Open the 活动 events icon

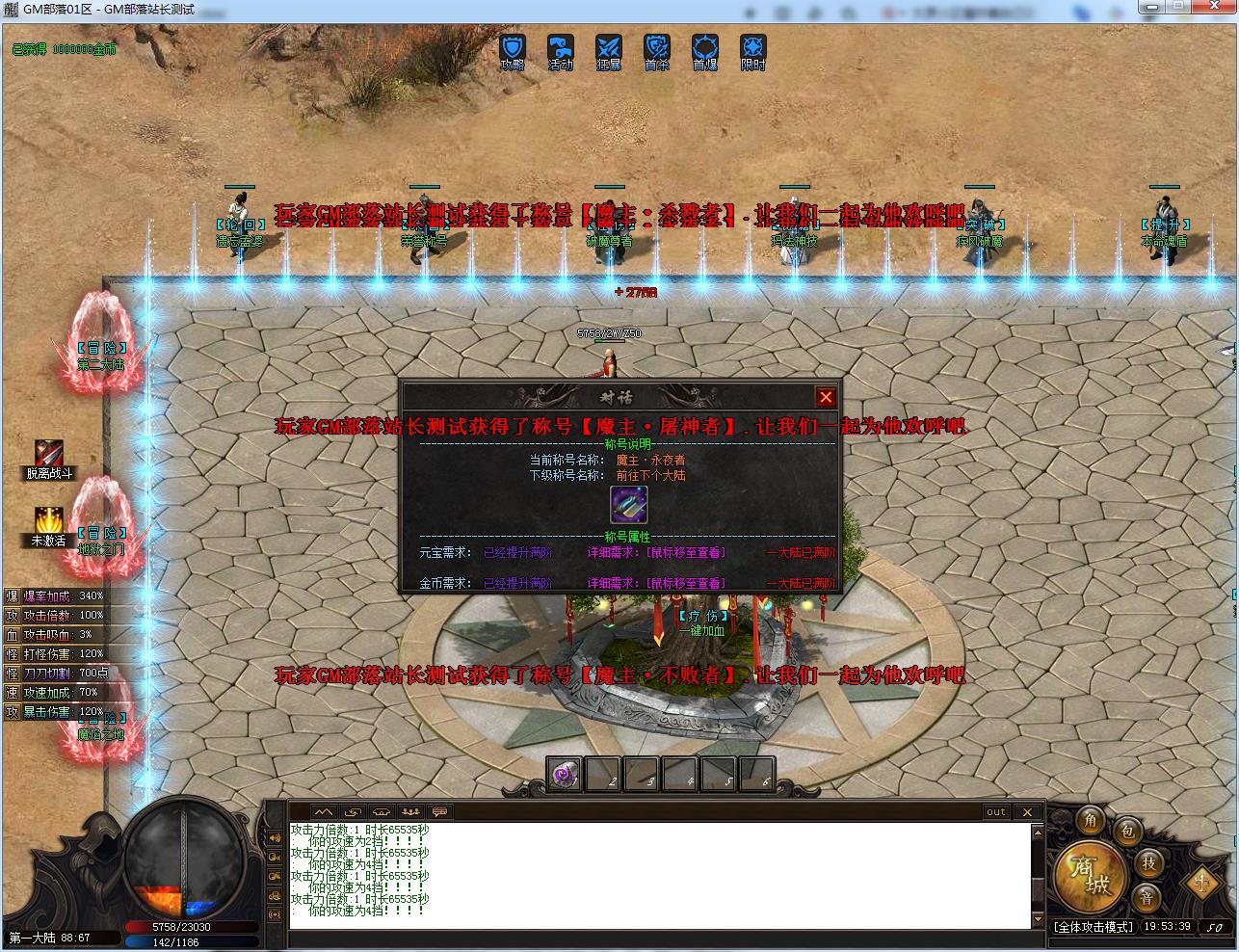[561, 48]
